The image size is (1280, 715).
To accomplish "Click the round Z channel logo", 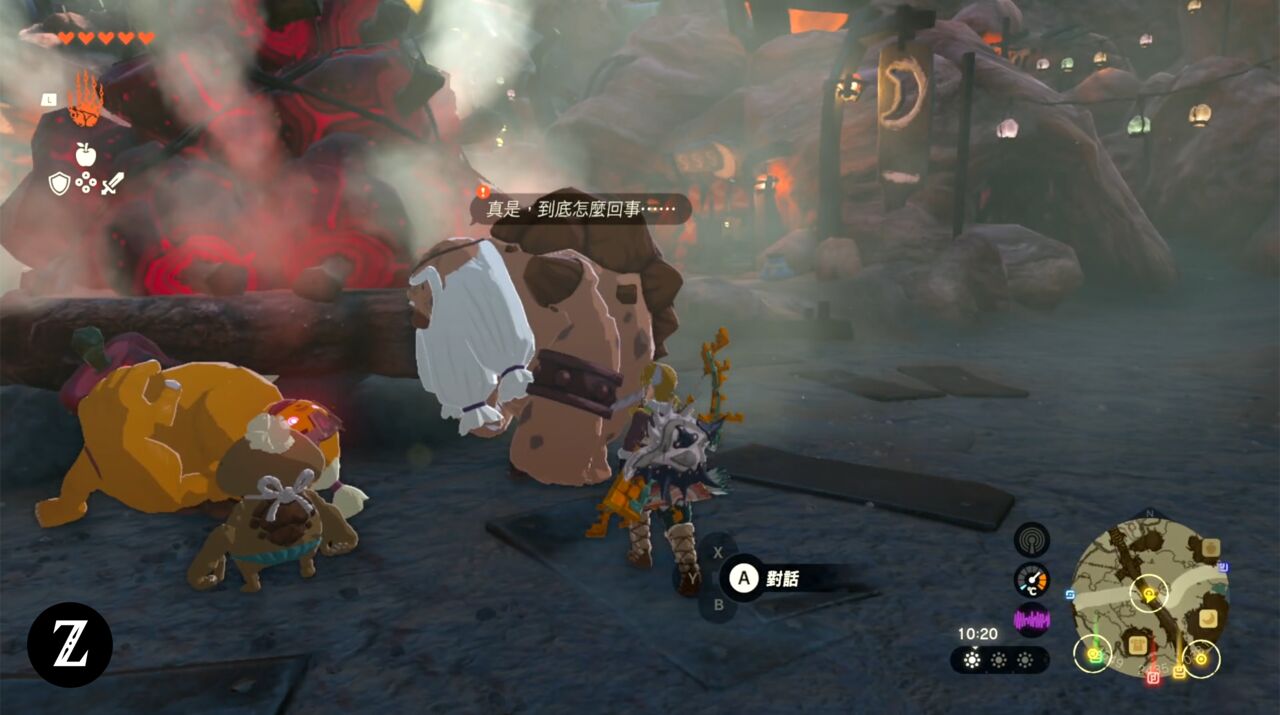I will [70, 645].
